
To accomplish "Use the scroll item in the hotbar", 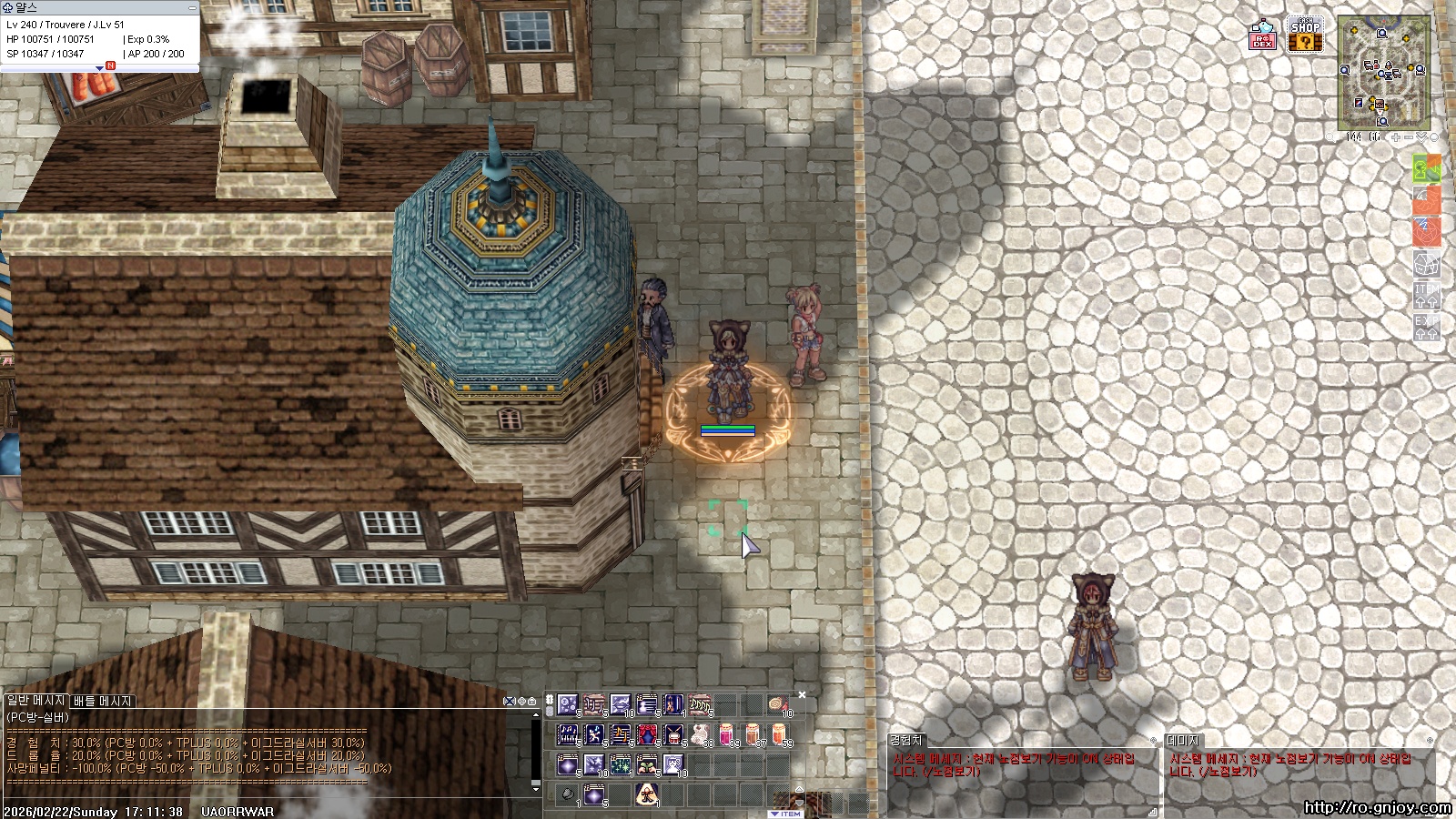I will tap(778, 704).
